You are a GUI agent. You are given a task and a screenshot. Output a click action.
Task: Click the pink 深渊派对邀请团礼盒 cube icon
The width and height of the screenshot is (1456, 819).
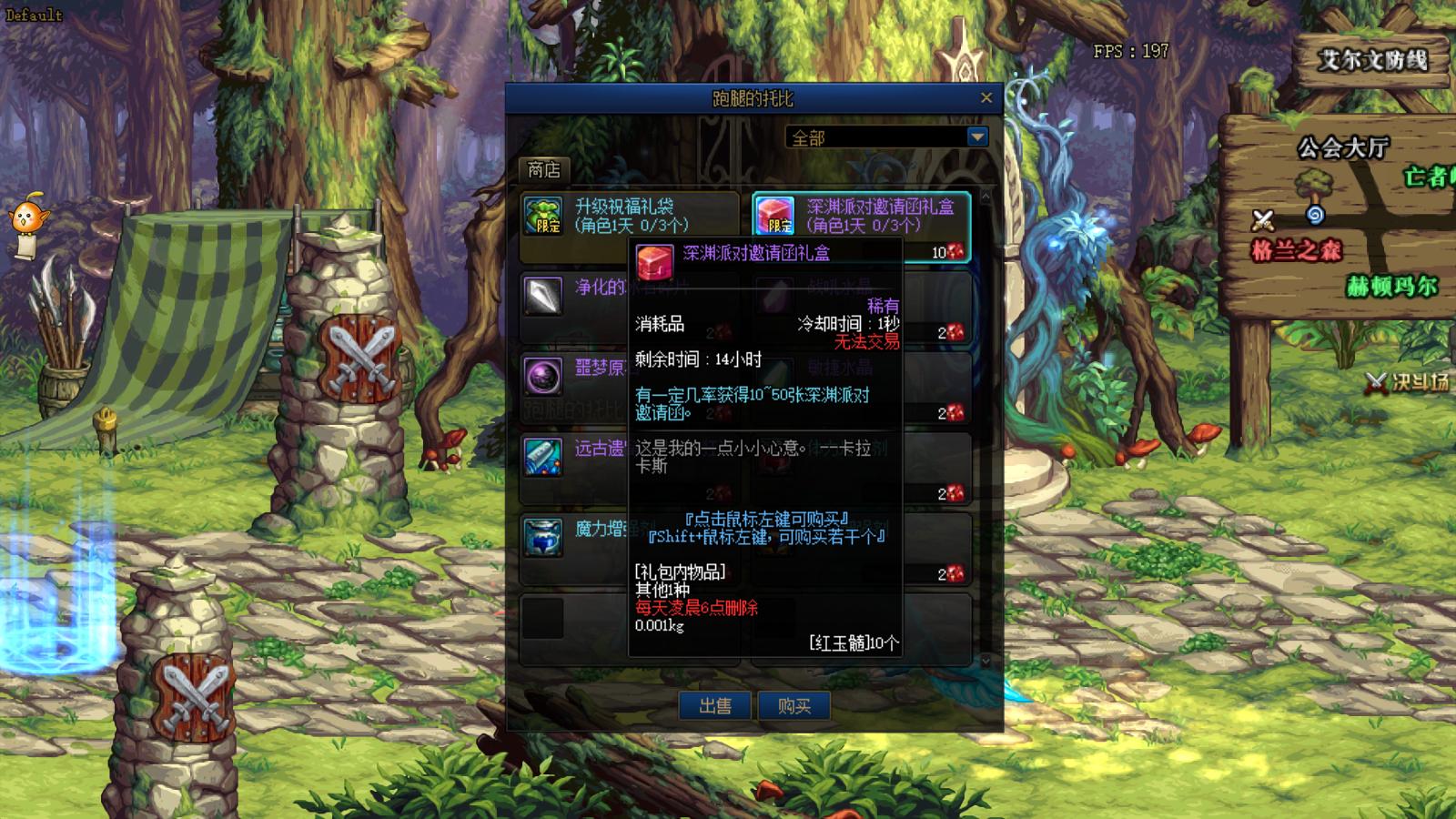(774, 216)
